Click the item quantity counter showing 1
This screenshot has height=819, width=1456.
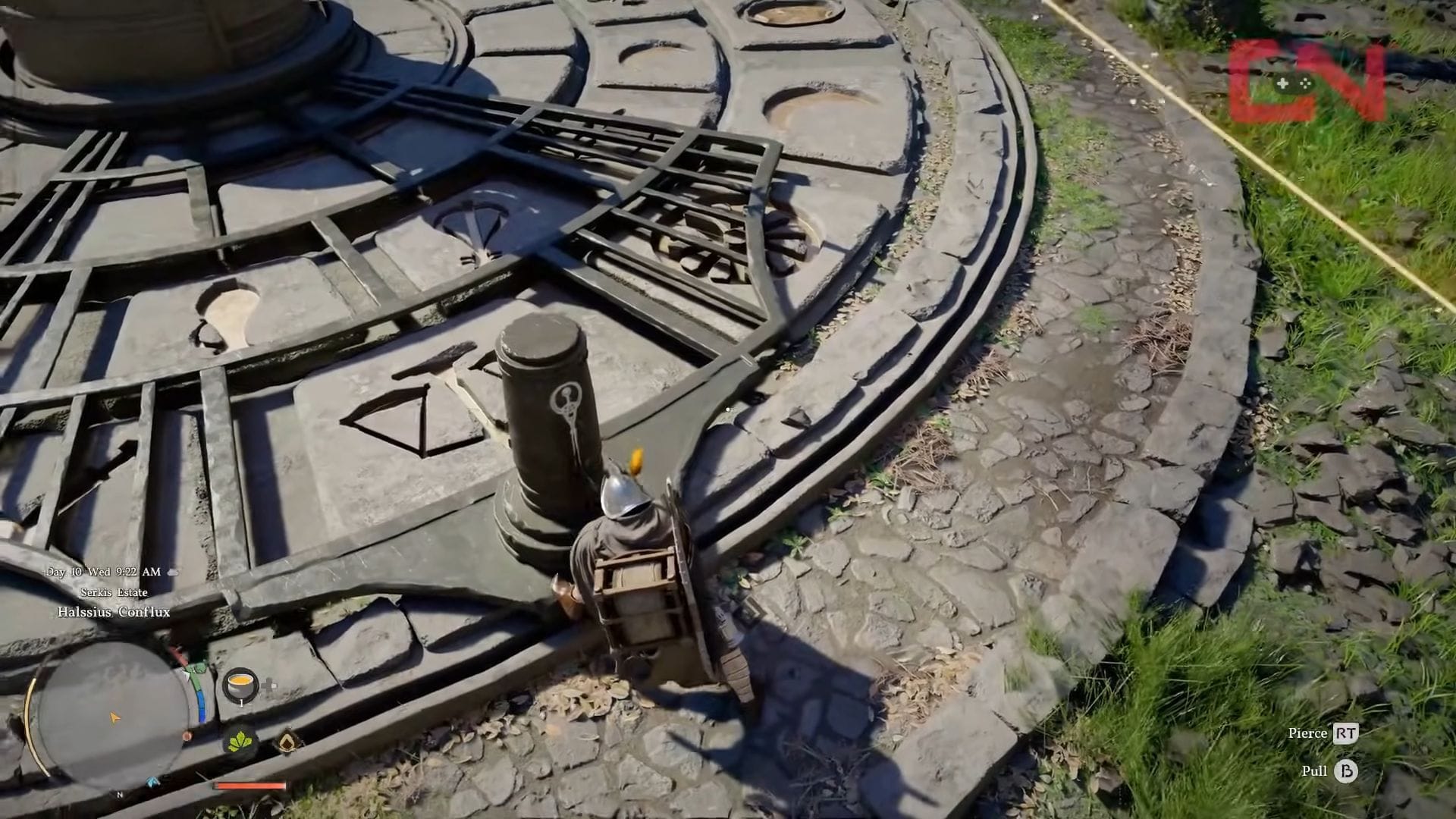point(242,702)
